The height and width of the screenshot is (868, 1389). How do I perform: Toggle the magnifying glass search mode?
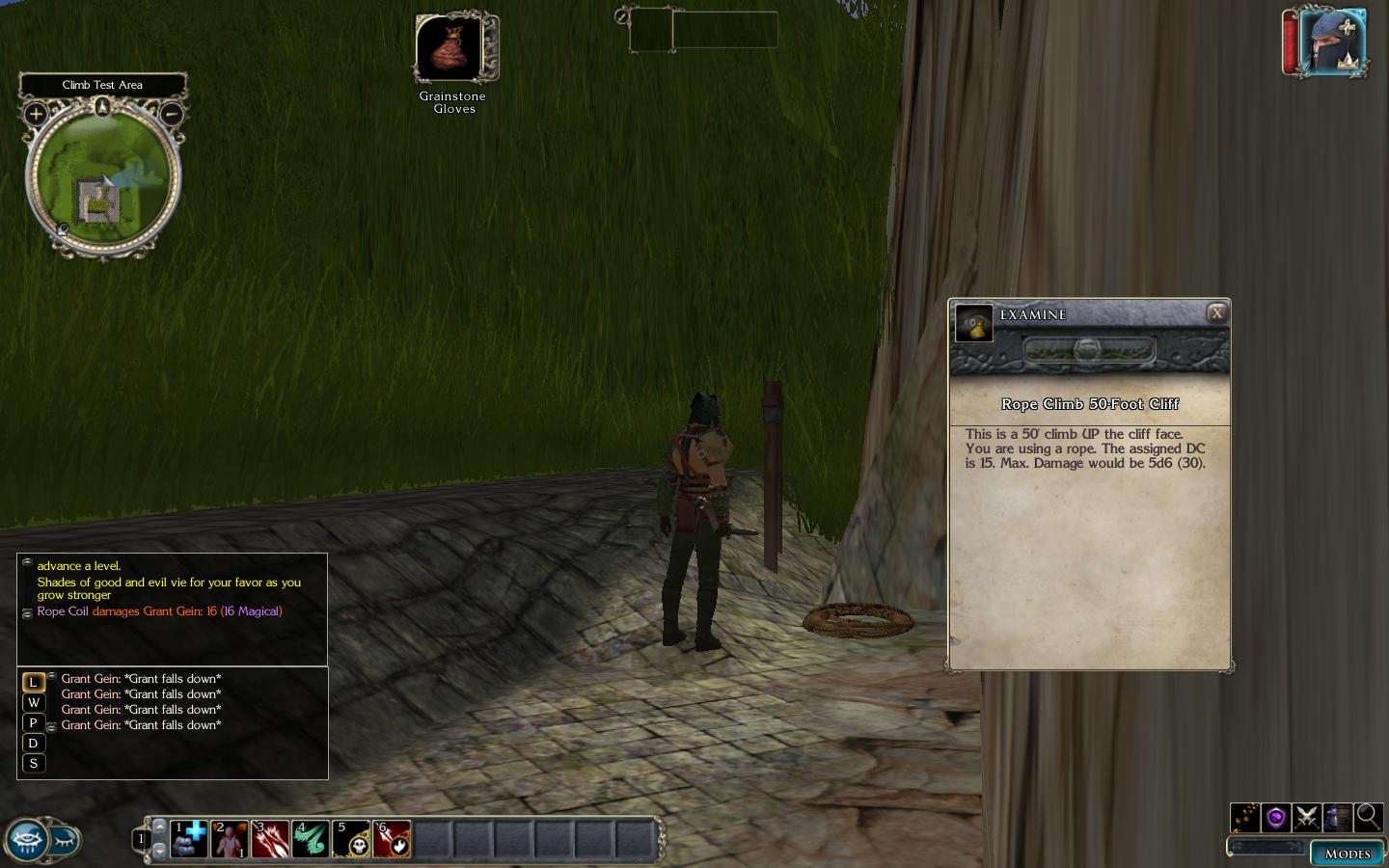point(1368,818)
